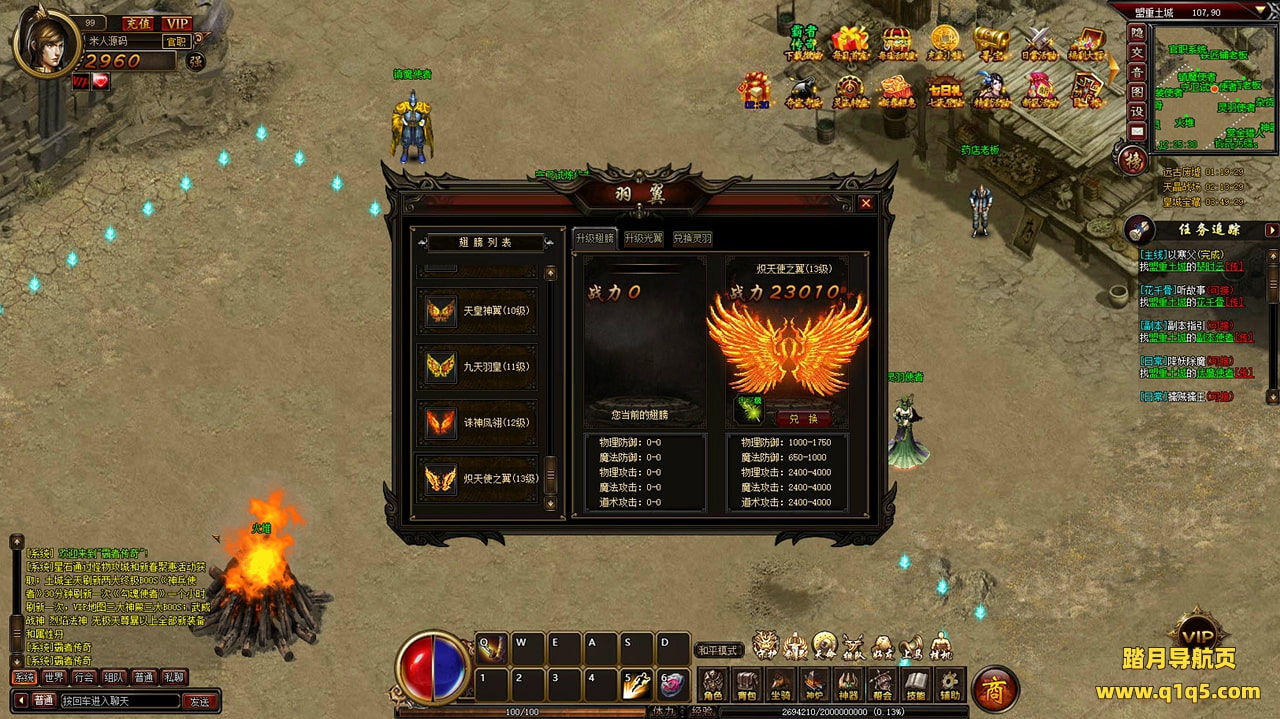Close the 羽翼 wings window
This screenshot has width=1280, height=719.
866,203
